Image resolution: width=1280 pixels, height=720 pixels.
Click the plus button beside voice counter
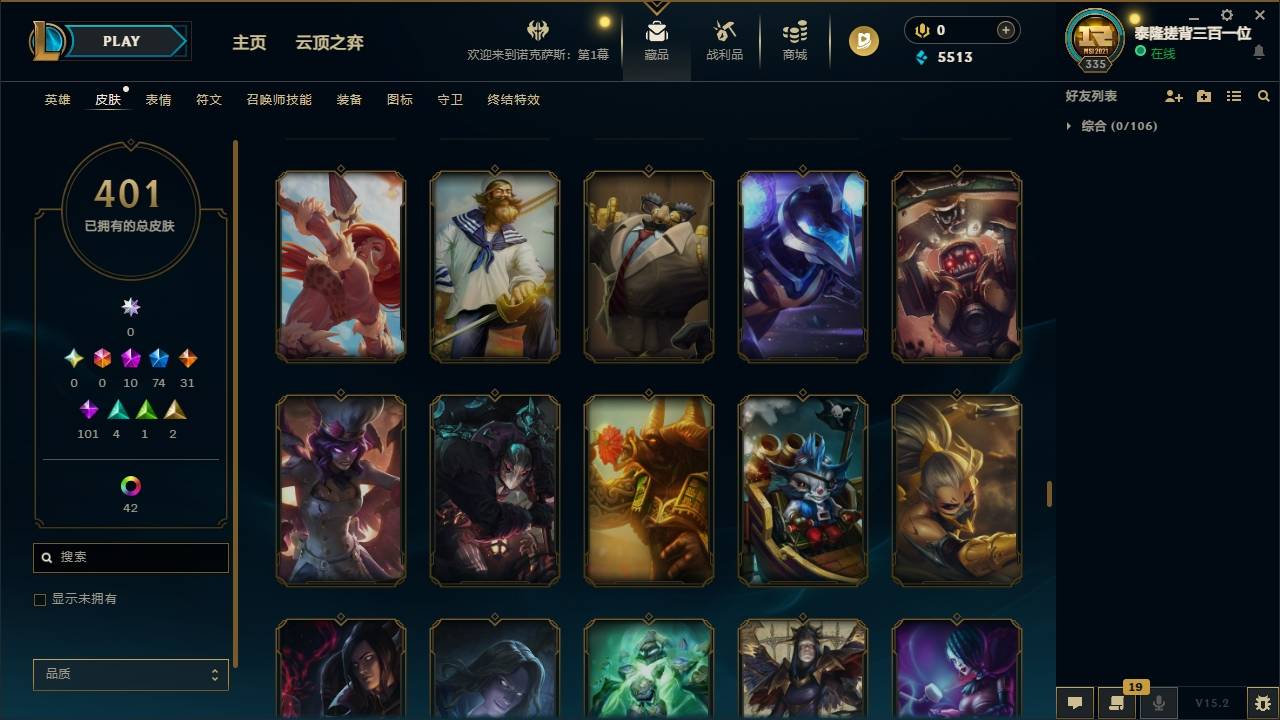tap(1005, 30)
